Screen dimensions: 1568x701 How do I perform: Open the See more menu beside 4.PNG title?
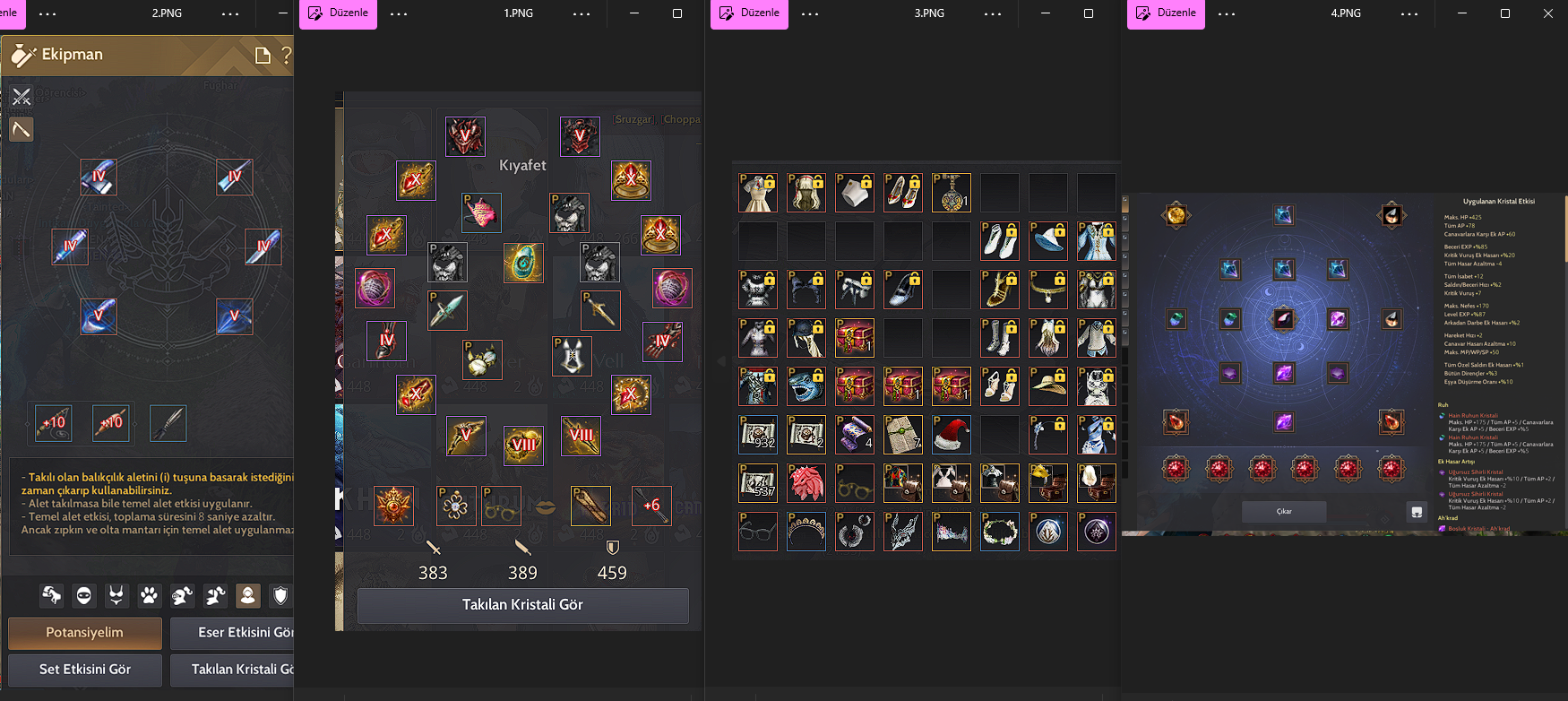click(x=1409, y=13)
